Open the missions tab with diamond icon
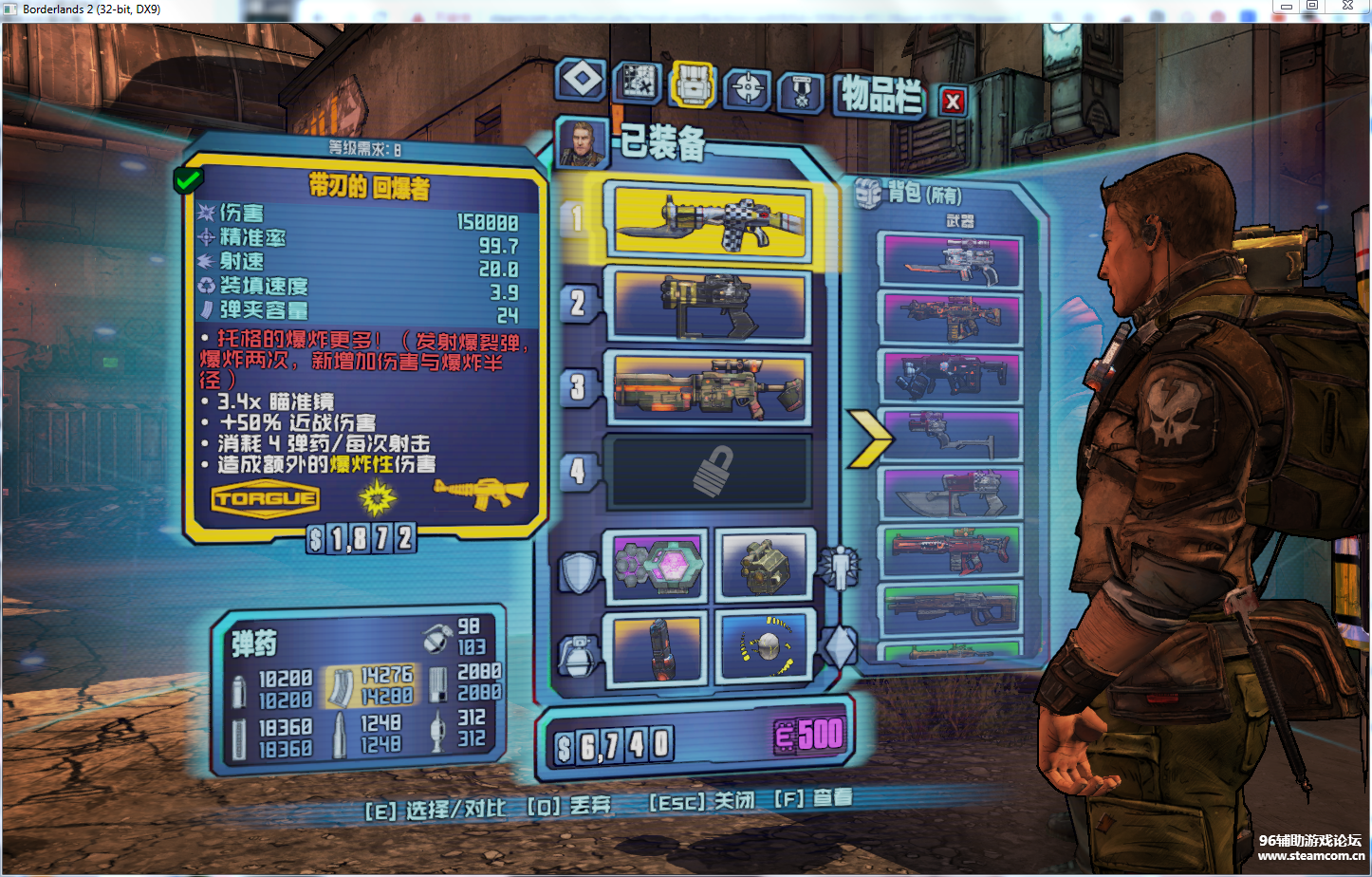Image resolution: width=1372 pixels, height=877 pixels. tap(581, 80)
